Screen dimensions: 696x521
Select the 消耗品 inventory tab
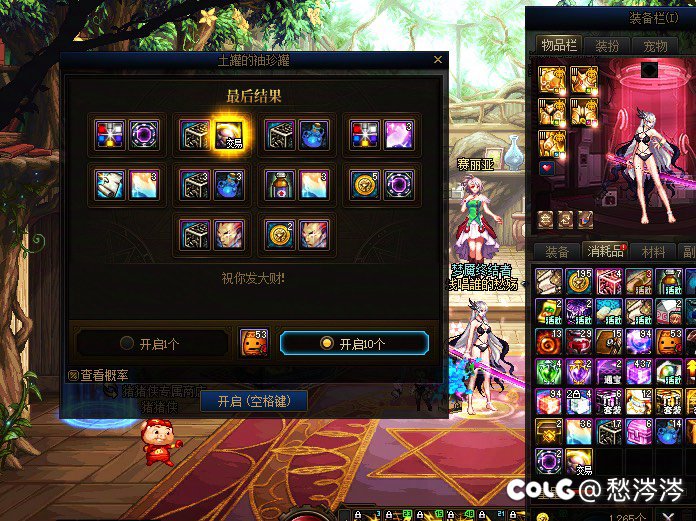[x=605, y=251]
